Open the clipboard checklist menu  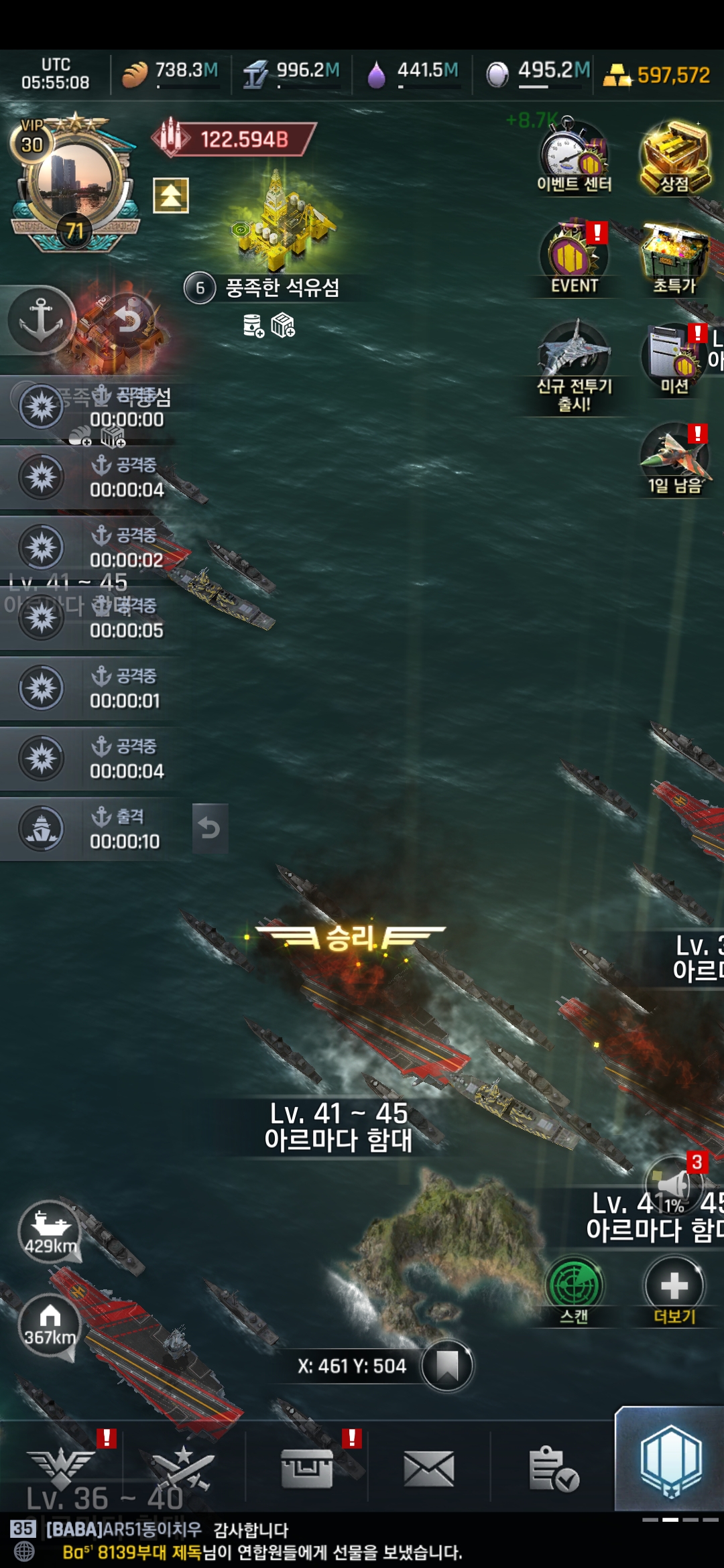pos(552,1469)
